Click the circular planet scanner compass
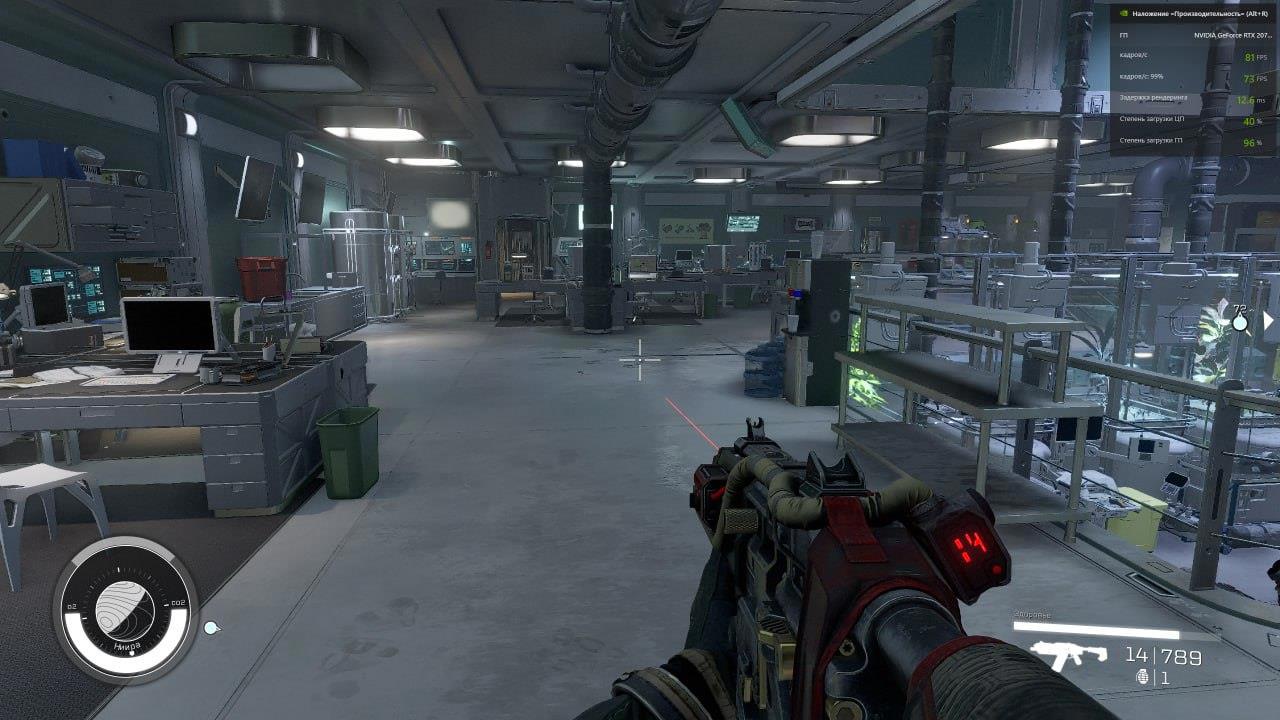This screenshot has height=720, width=1280. tap(125, 609)
